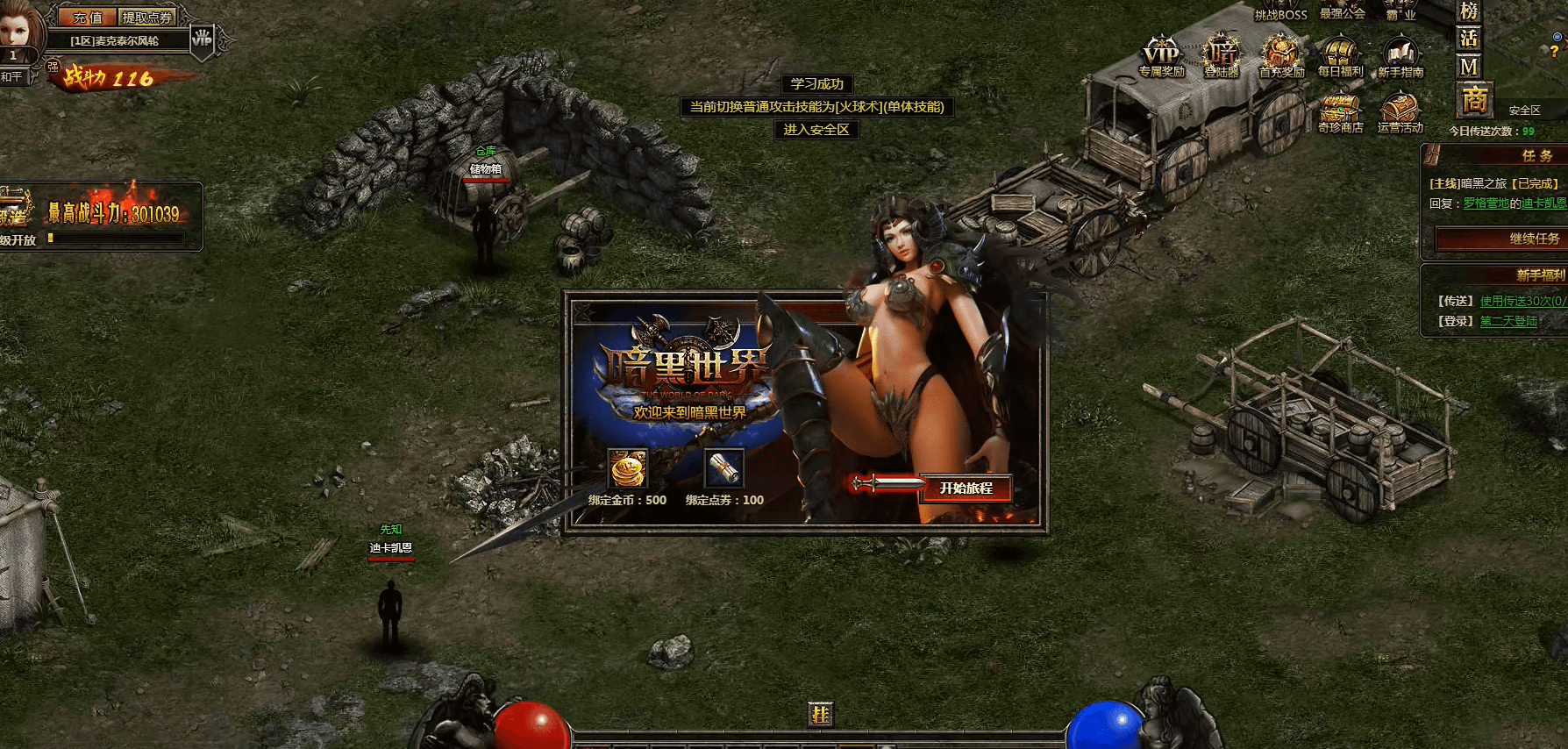
Task: Open VIP 专属奖励 rewards icon
Action: coord(1161,57)
